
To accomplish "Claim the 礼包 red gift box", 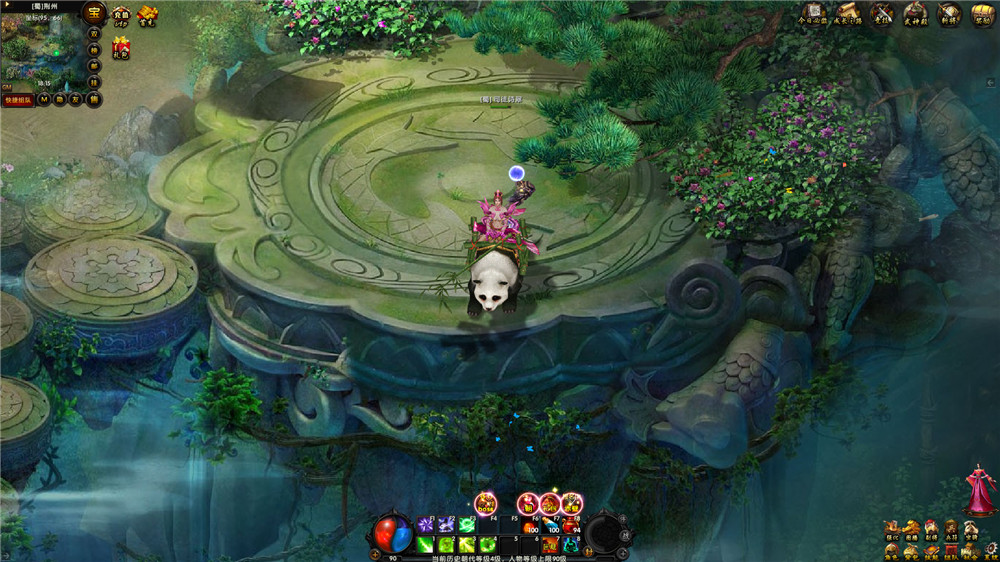I will [121, 46].
